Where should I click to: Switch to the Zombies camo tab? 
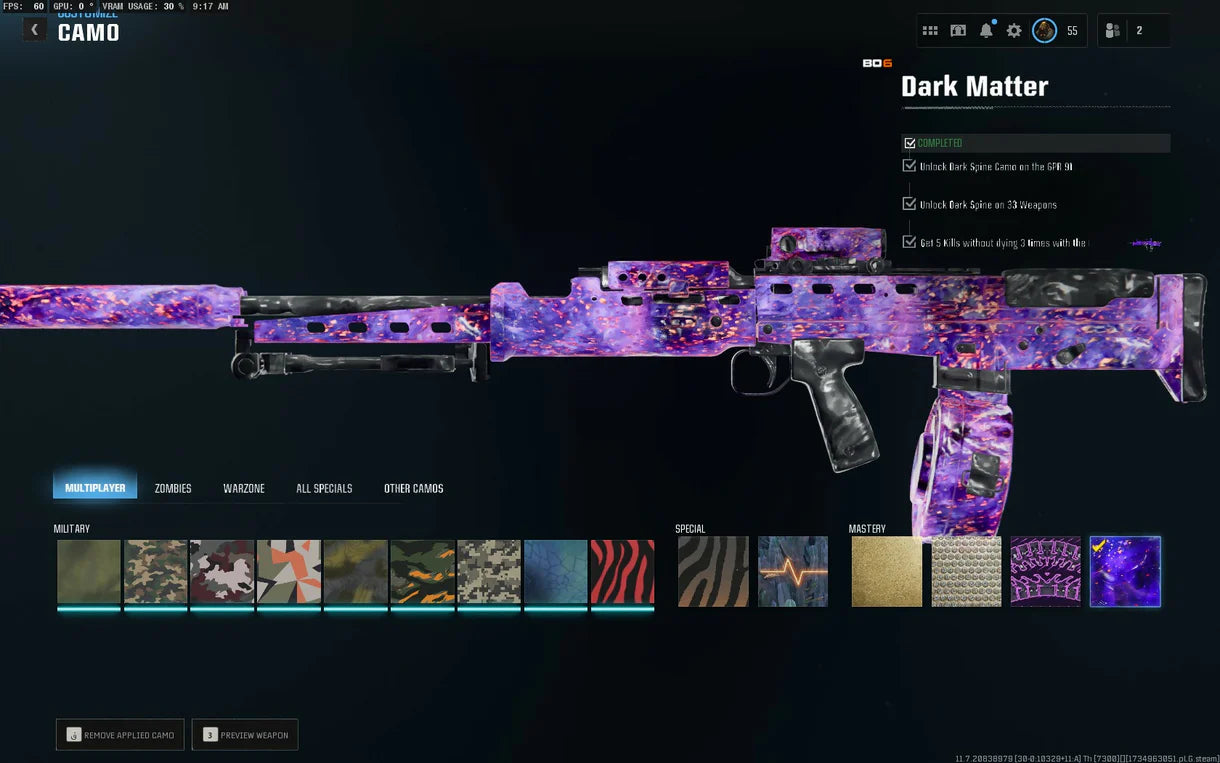[173, 488]
